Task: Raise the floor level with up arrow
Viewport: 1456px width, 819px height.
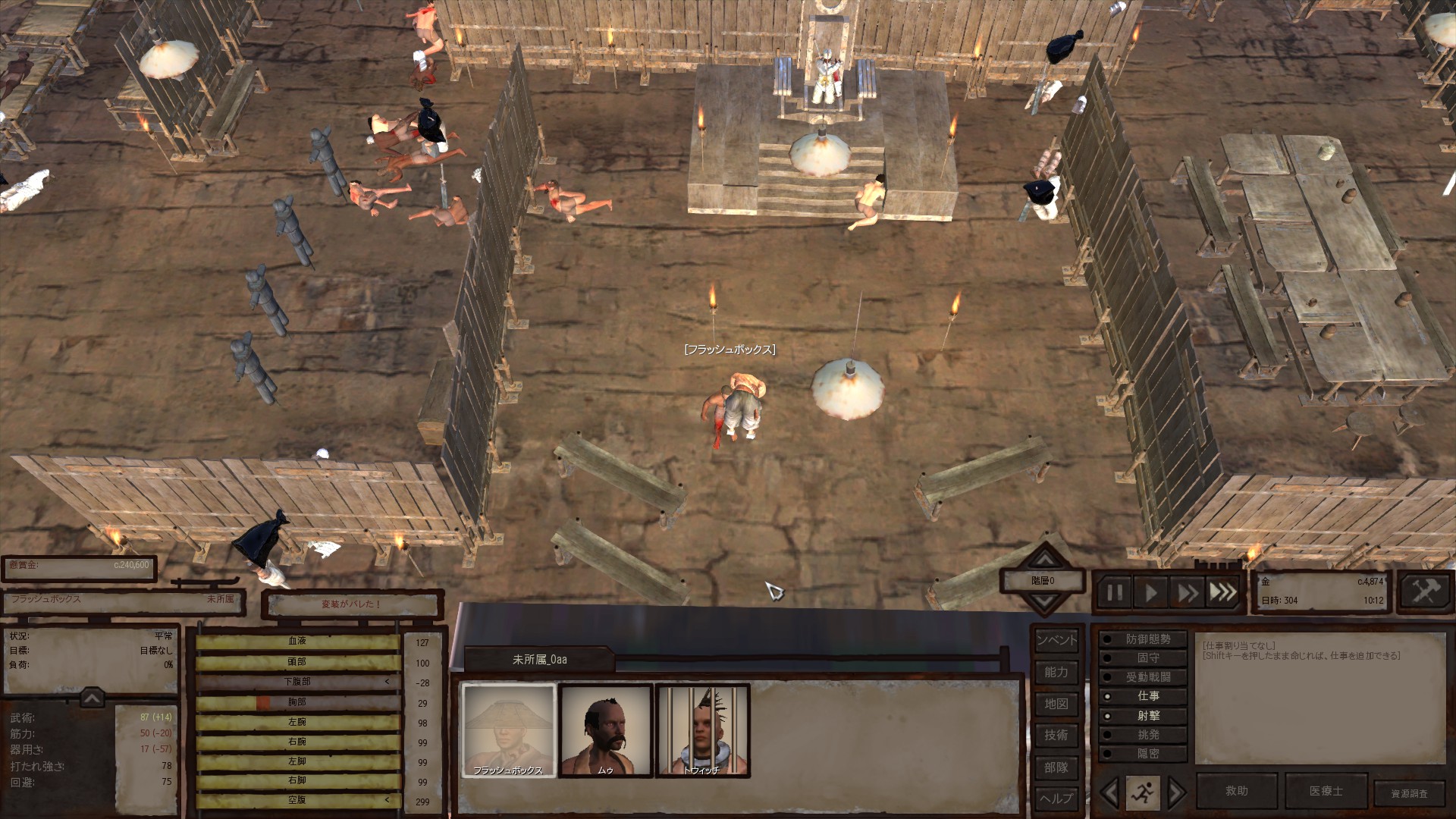Action: (x=1045, y=560)
